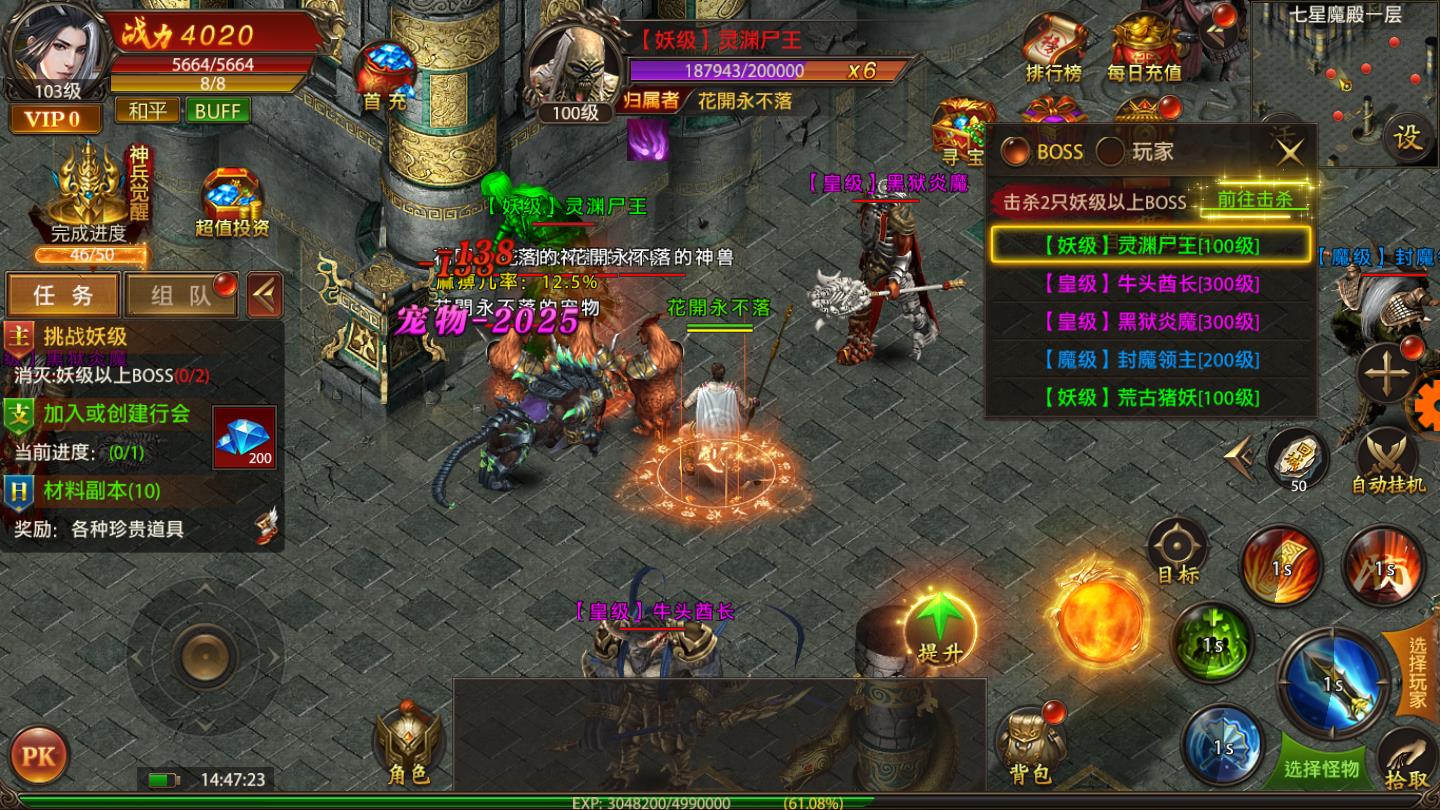
Task: Open the 排行榜 ranking scroll icon
Action: click(x=1053, y=48)
